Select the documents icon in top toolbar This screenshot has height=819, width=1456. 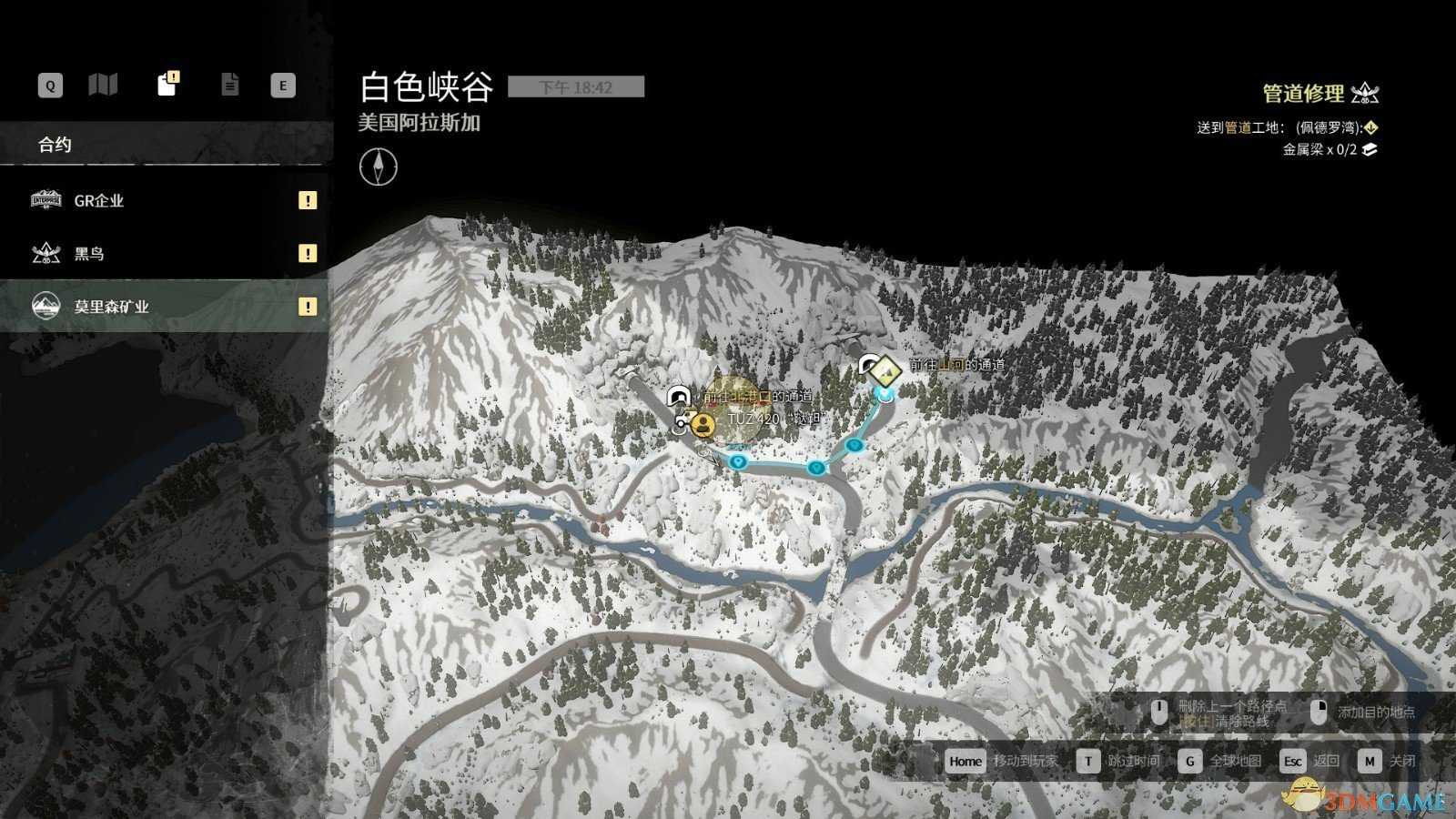click(230, 85)
